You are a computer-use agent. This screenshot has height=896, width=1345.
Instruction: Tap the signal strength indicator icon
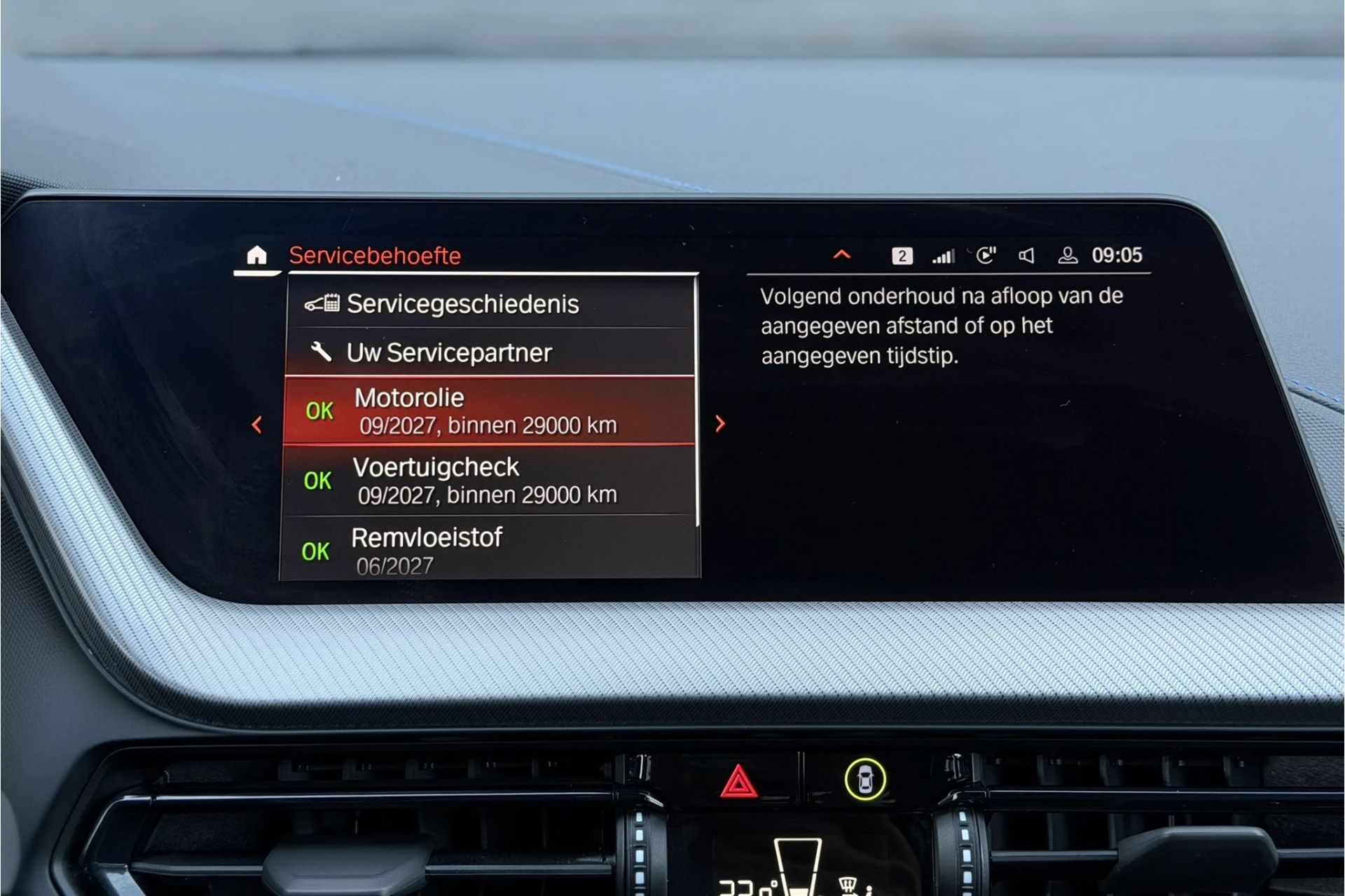944,255
